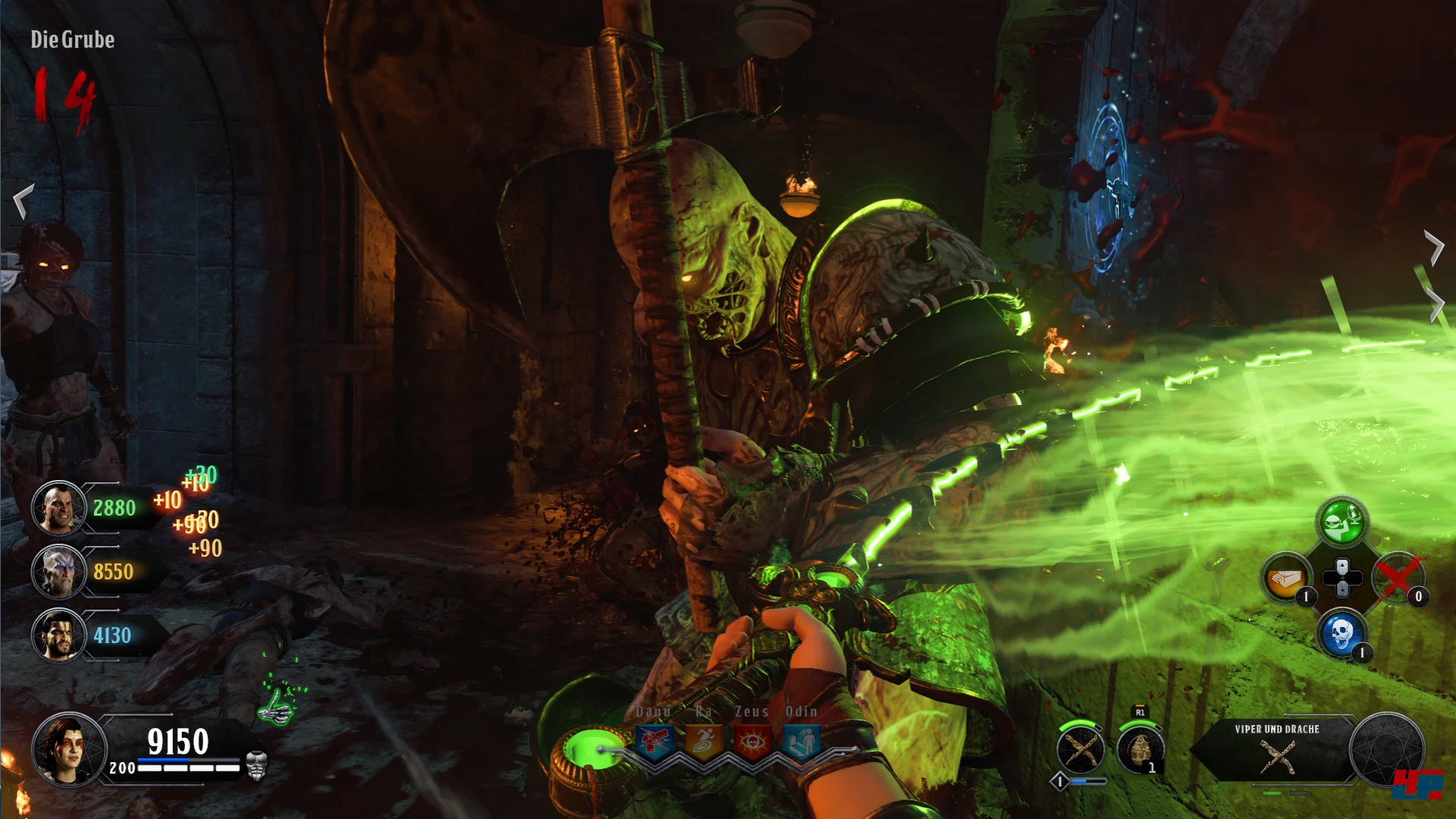1456x819 pixels.
Task: Click the dark star emblem circle
Action: pos(1387,750)
